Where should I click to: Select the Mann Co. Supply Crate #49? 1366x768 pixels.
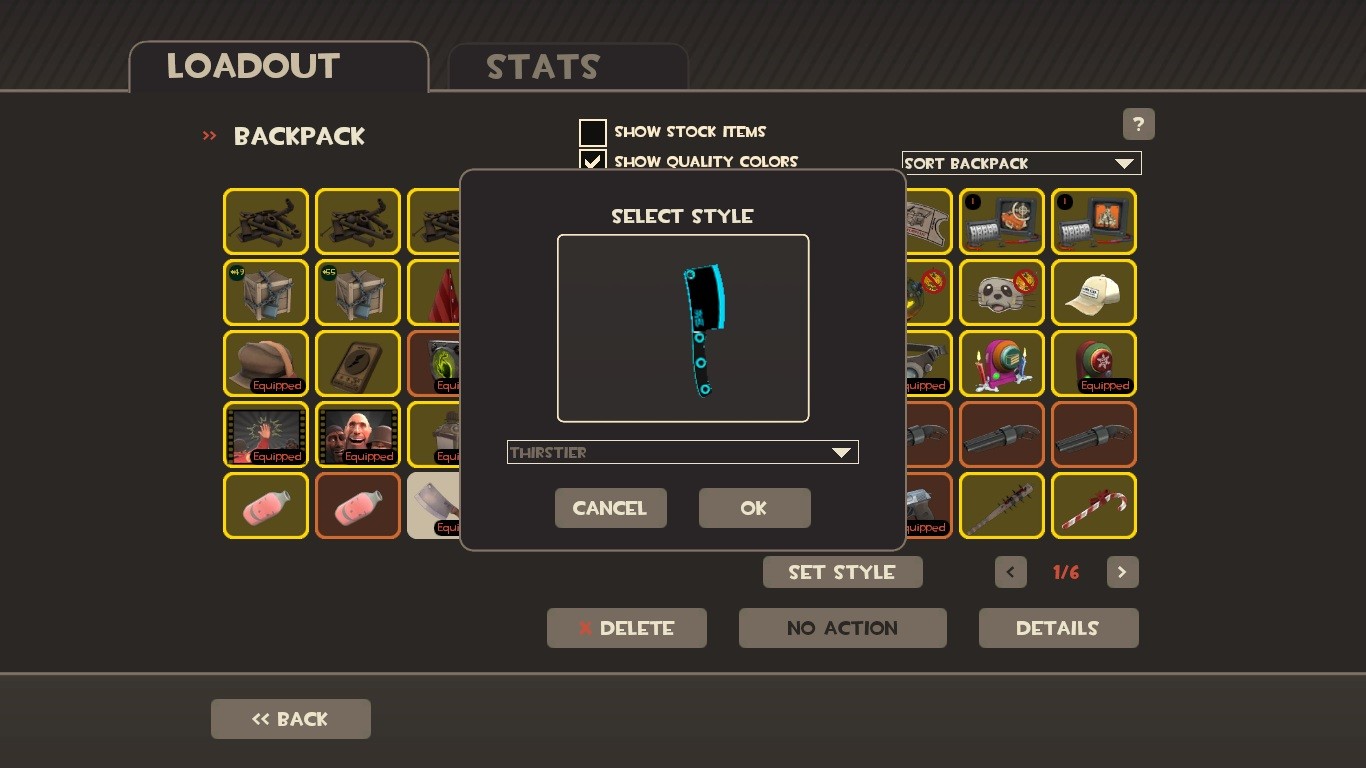tap(265, 292)
